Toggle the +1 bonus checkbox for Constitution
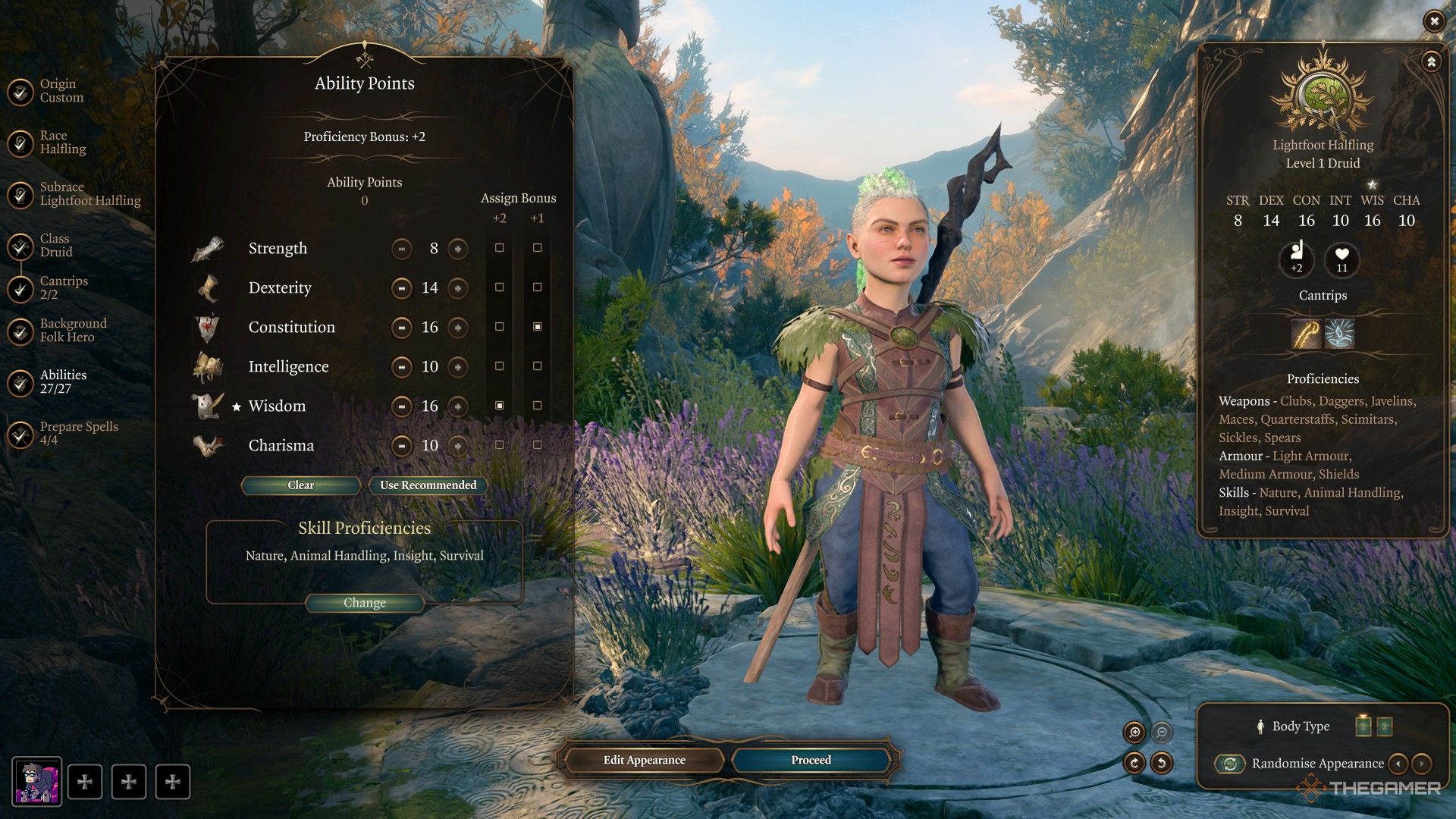The image size is (1456, 819). 538,328
